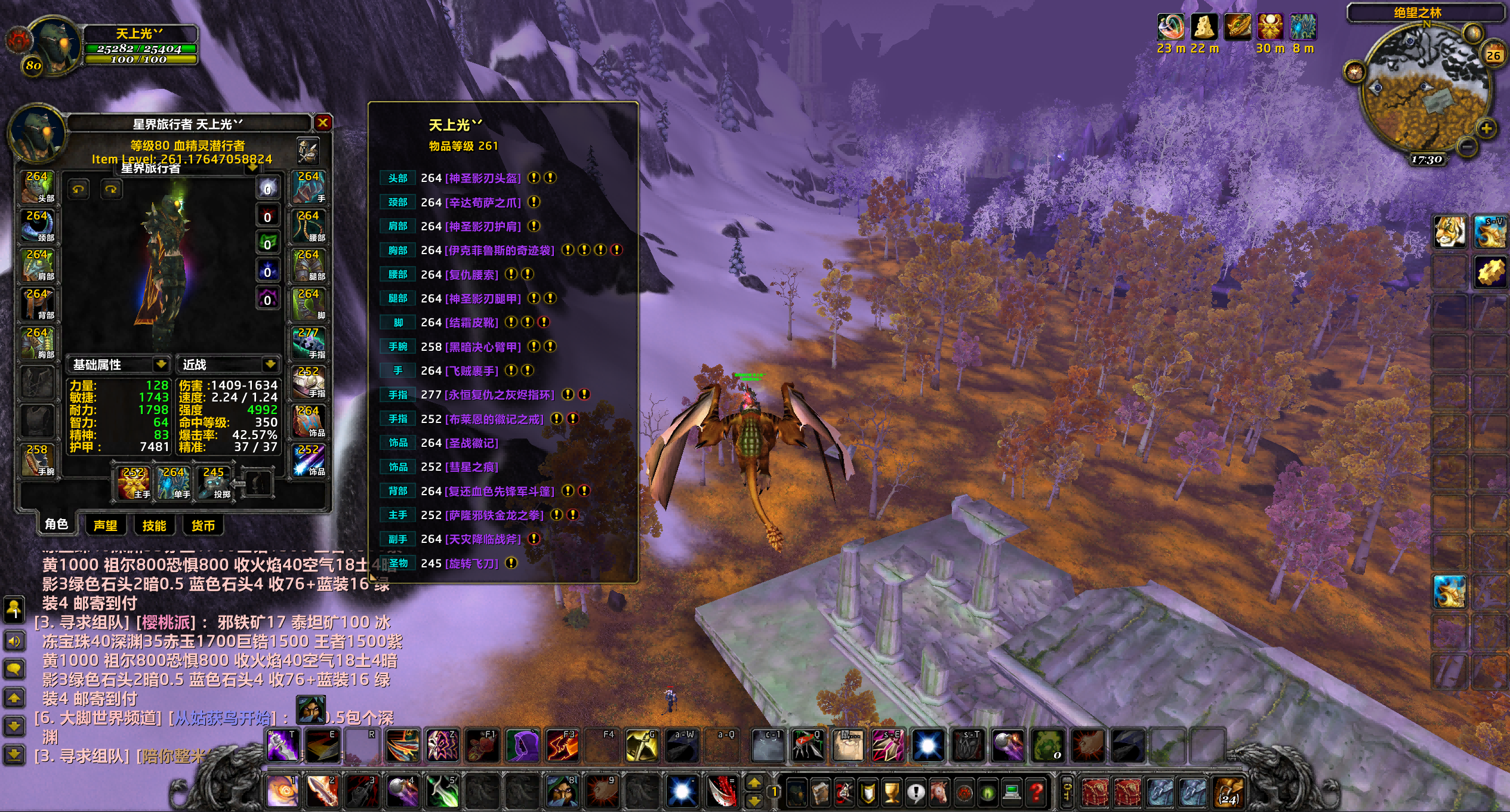Select the 头部 head equipment slot
The image size is (1510, 812).
(x=38, y=187)
